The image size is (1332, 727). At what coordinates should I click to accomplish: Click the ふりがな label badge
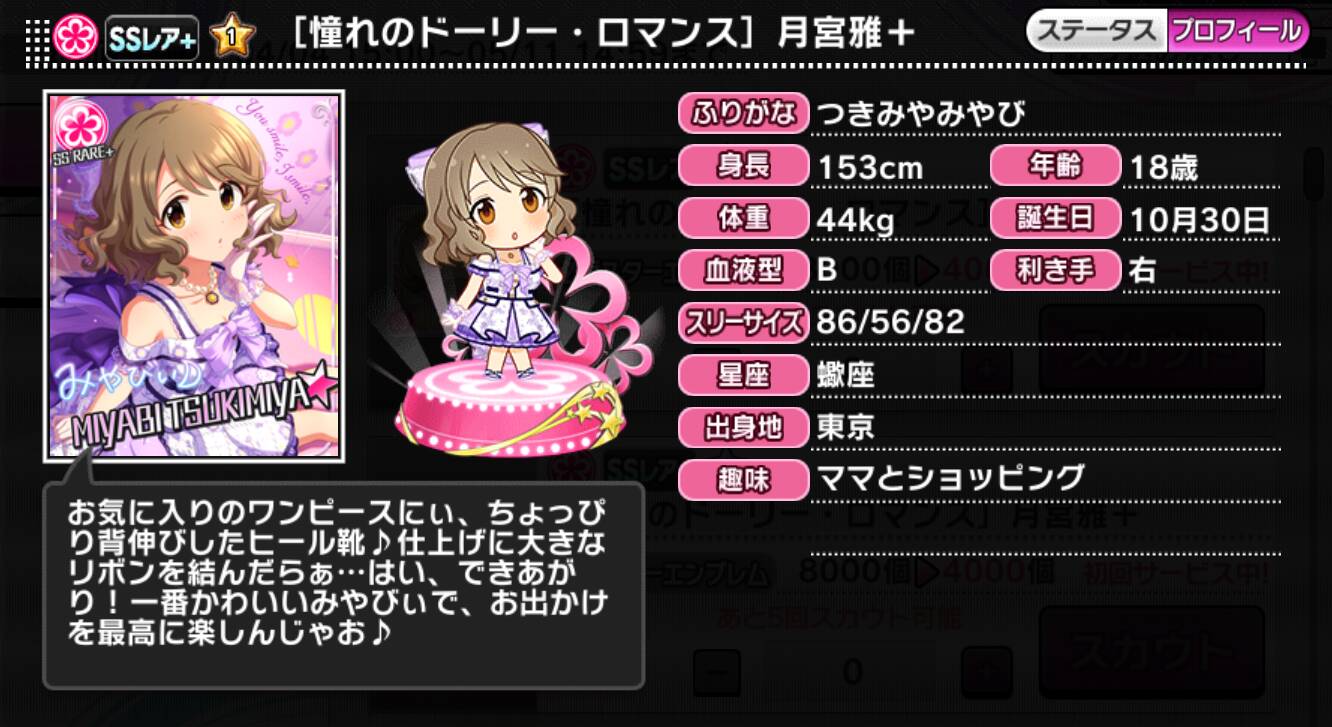pos(744,114)
